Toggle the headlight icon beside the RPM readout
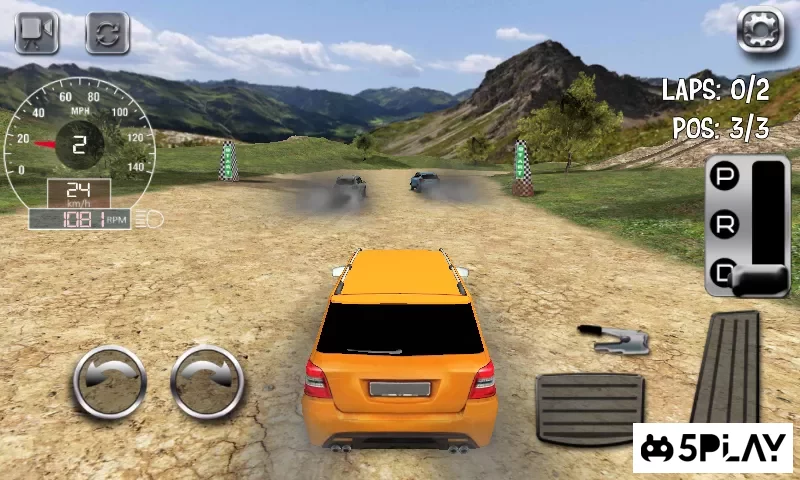This screenshot has width=800, height=480. tap(153, 218)
